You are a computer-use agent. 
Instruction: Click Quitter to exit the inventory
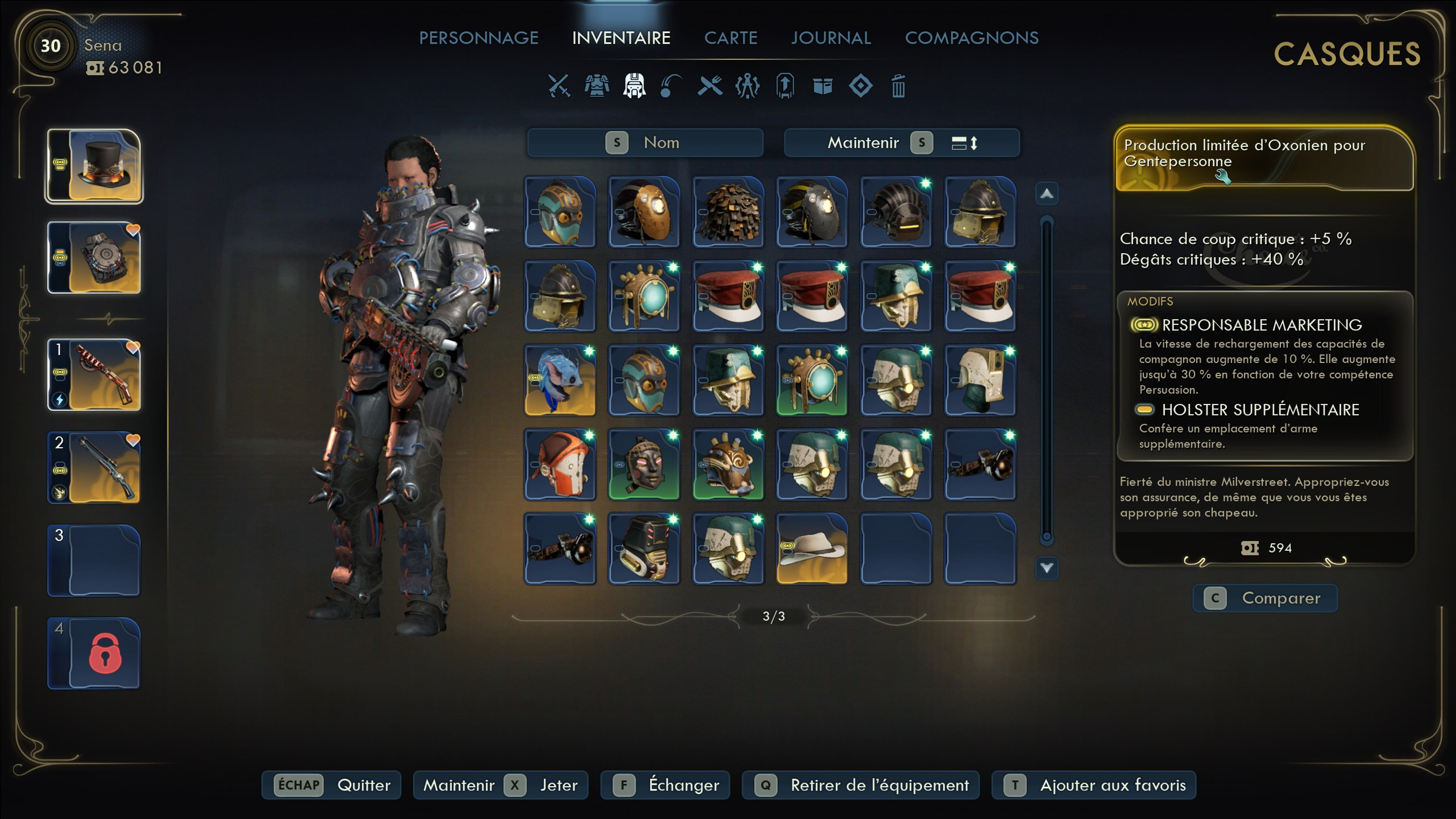tap(331, 785)
